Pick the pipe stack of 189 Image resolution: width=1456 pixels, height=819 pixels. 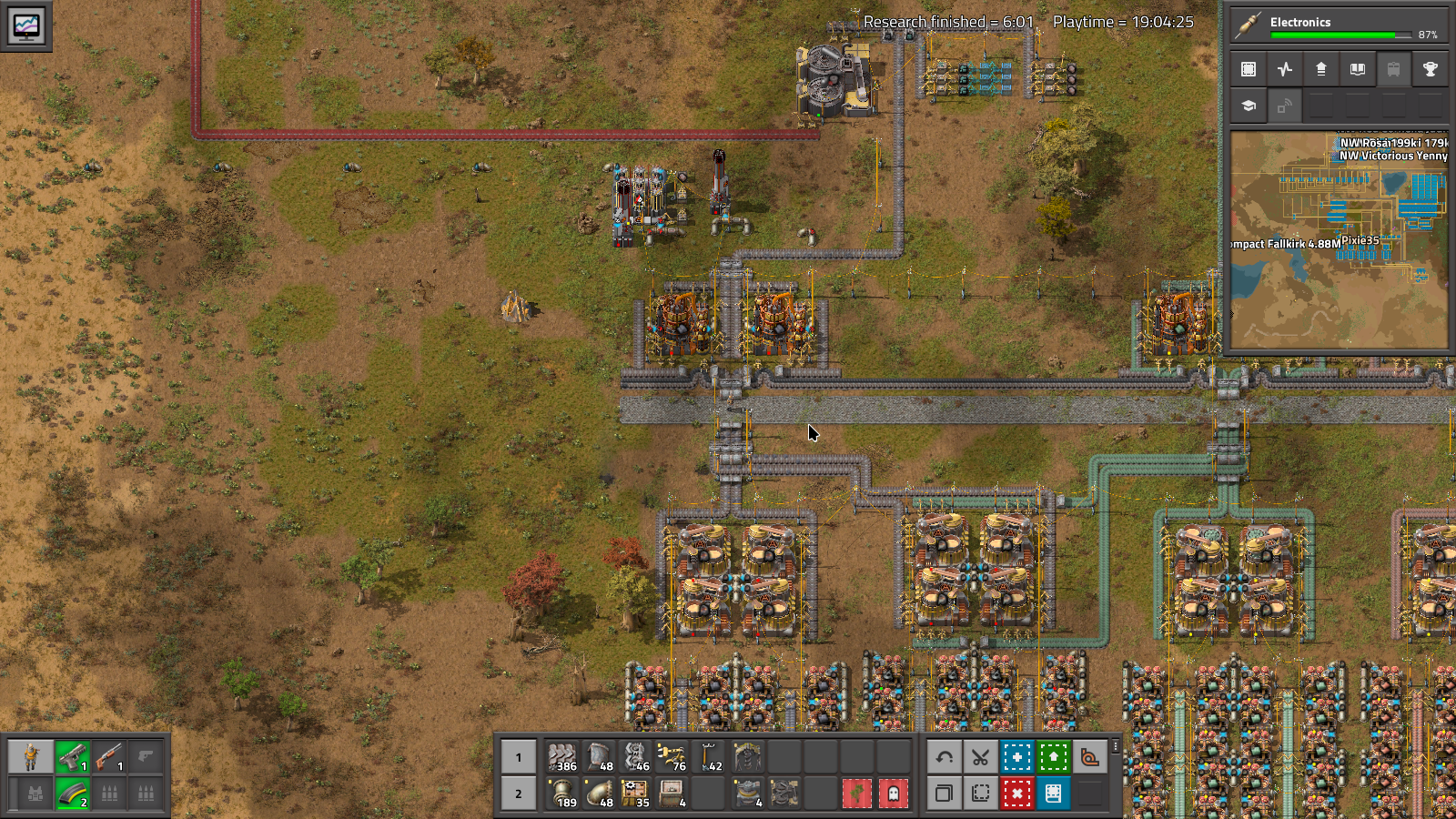click(x=562, y=794)
